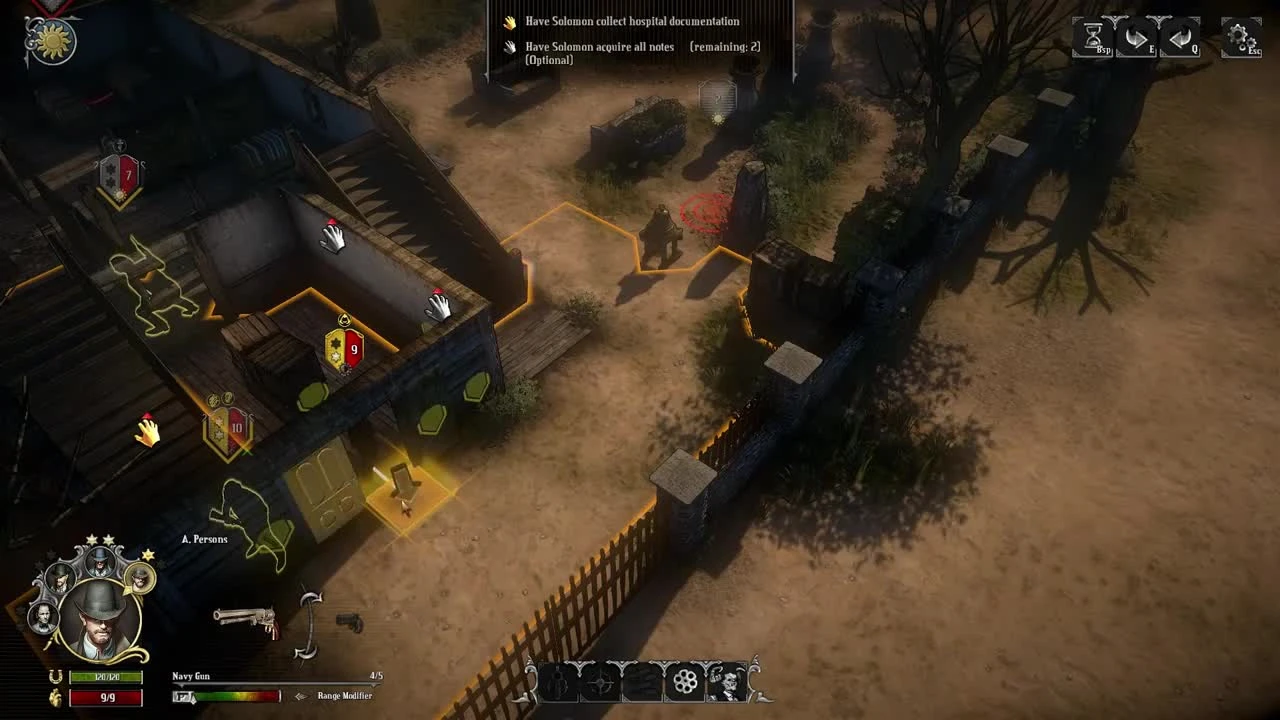This screenshot has width=1280, height=720.
Task: Click the red 9/9 health bar
Action: pyautogui.click(x=106, y=698)
